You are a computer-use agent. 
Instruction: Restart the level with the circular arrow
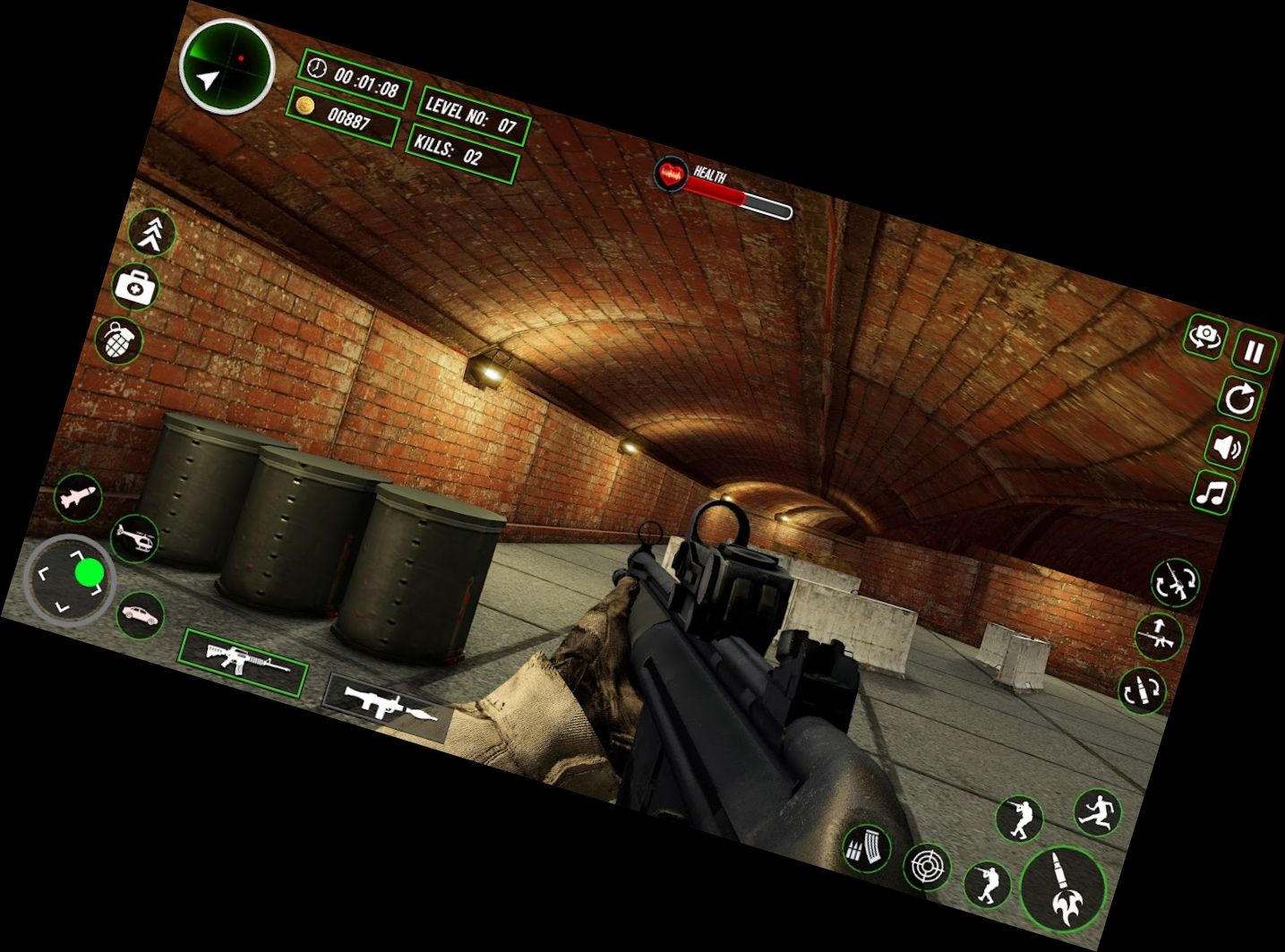point(1240,399)
